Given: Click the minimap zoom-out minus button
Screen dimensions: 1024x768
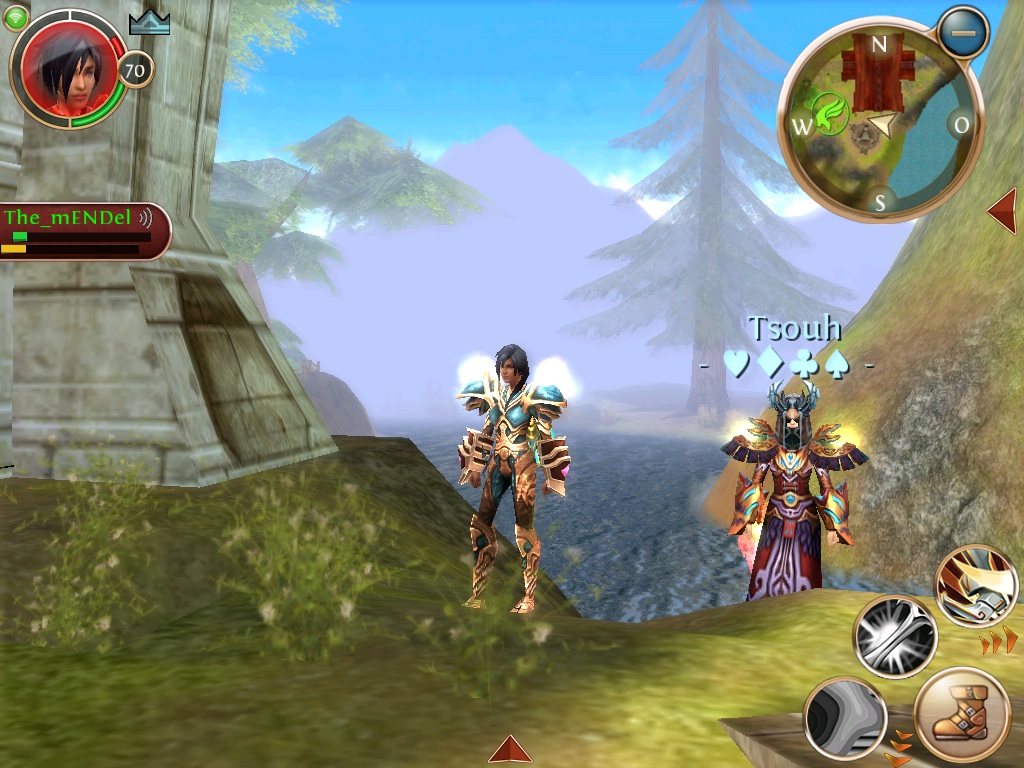Looking at the screenshot, I should [963, 33].
